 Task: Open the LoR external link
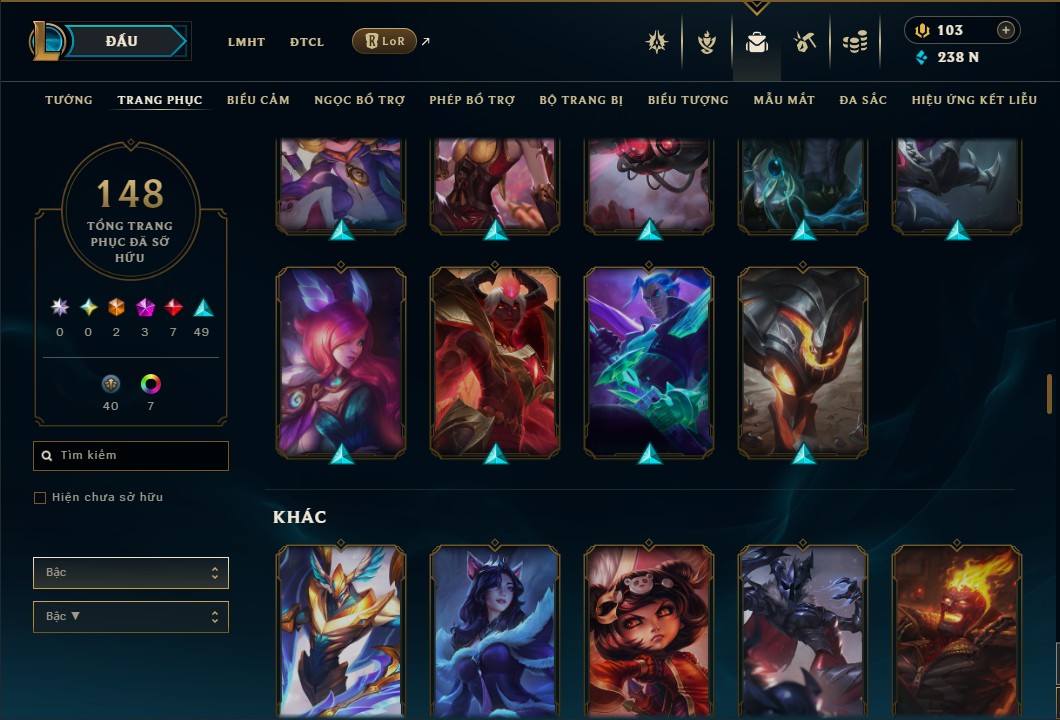[385, 41]
